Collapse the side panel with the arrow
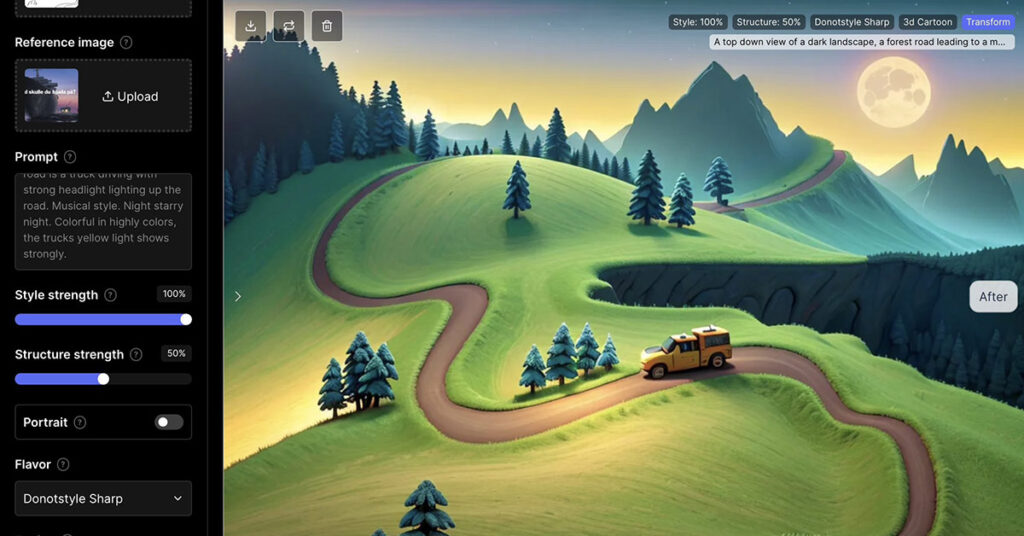Screen dimensions: 1024x536 pos(238,296)
